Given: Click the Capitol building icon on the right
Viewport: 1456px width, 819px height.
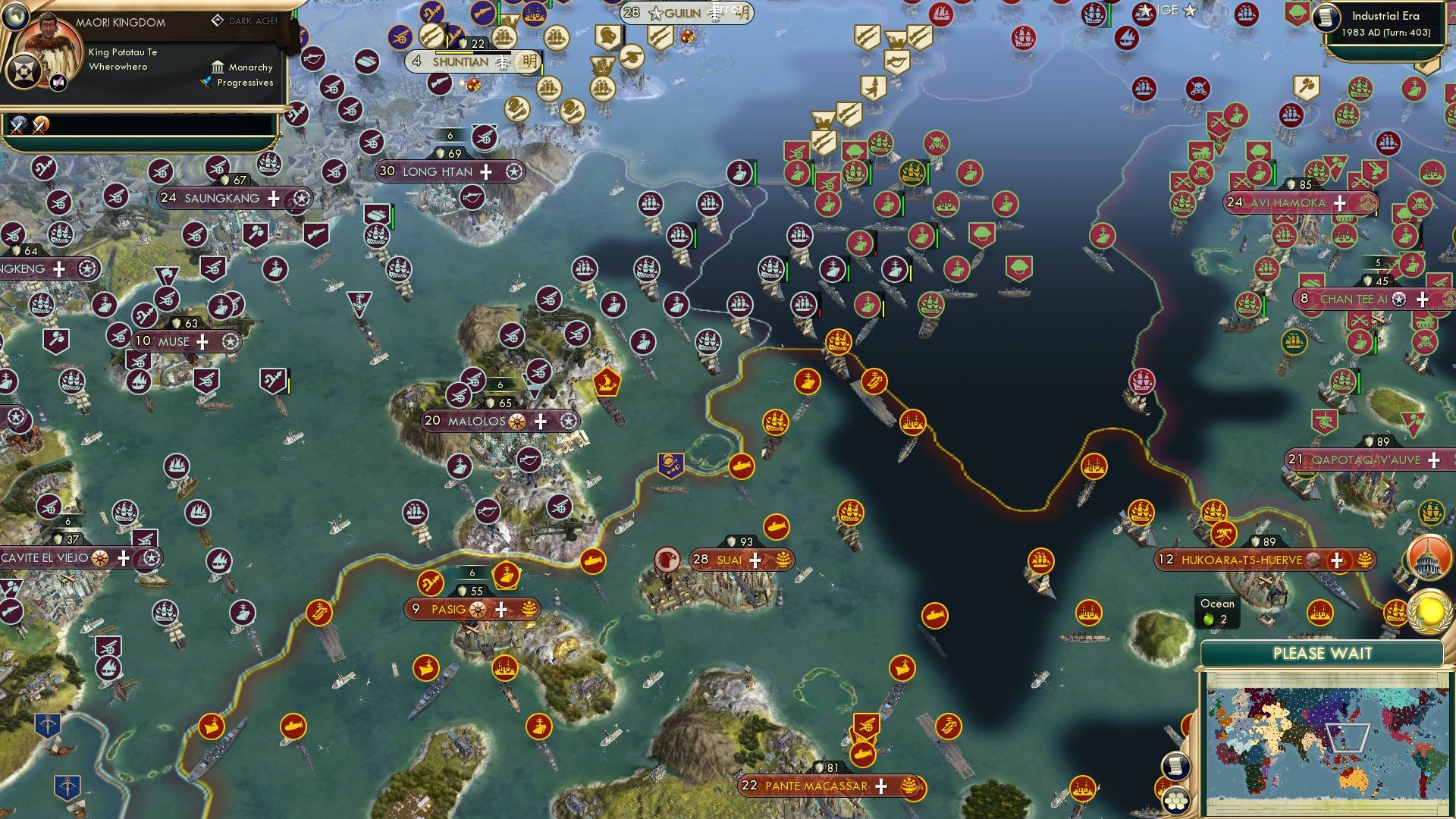Looking at the screenshot, I should [1430, 559].
